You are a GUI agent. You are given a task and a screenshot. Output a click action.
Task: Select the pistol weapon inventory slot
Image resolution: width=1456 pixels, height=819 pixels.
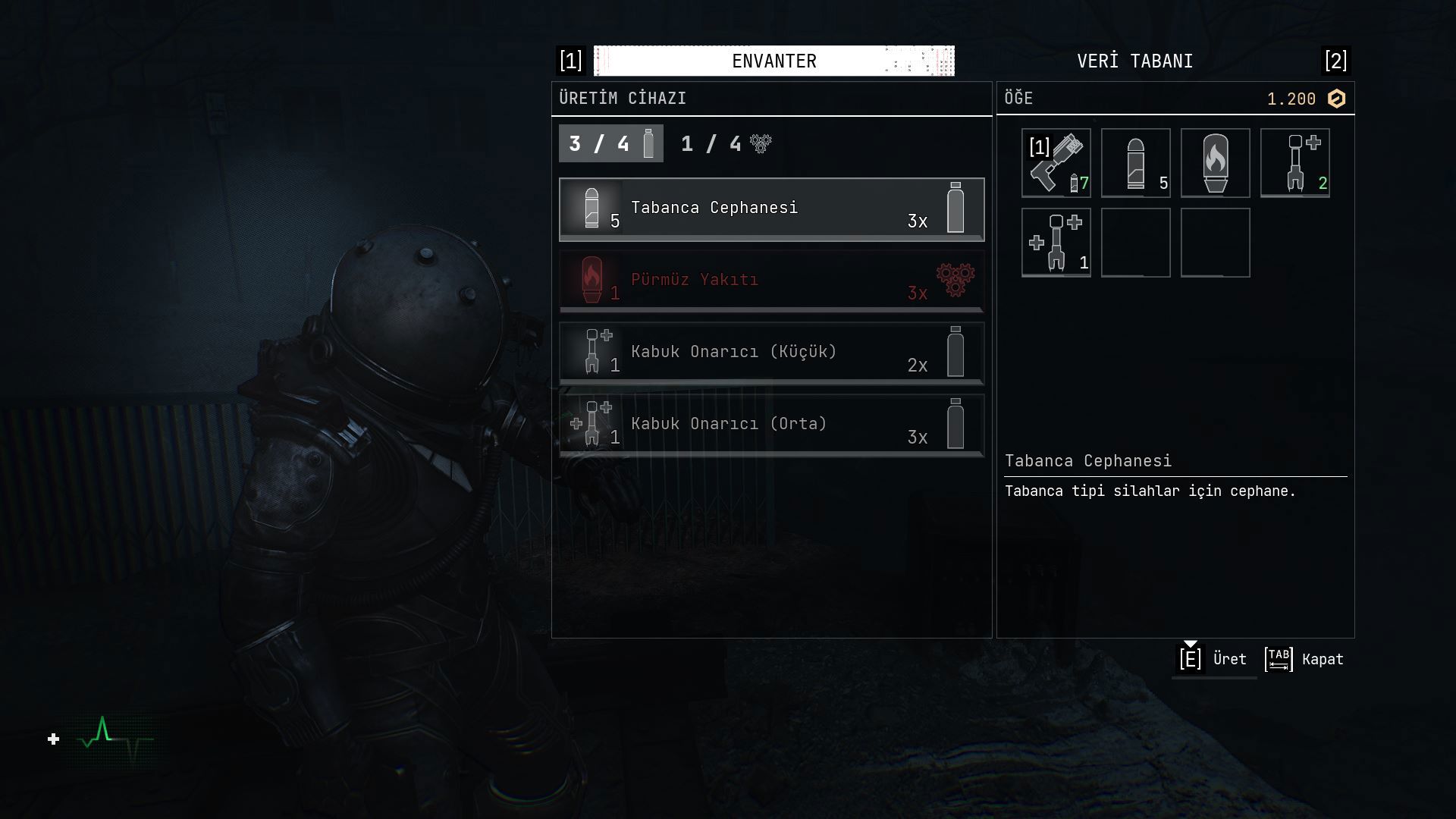(x=1056, y=163)
